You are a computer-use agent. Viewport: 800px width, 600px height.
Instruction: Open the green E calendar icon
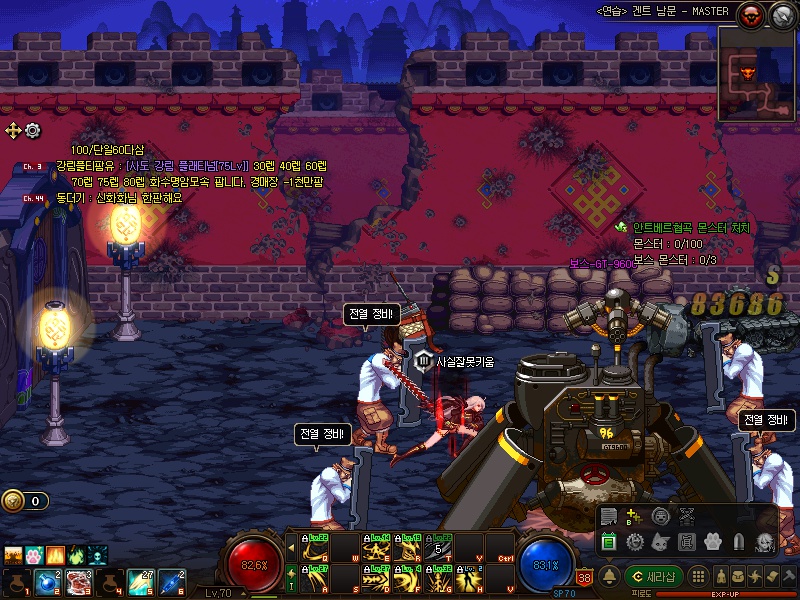click(x=608, y=542)
